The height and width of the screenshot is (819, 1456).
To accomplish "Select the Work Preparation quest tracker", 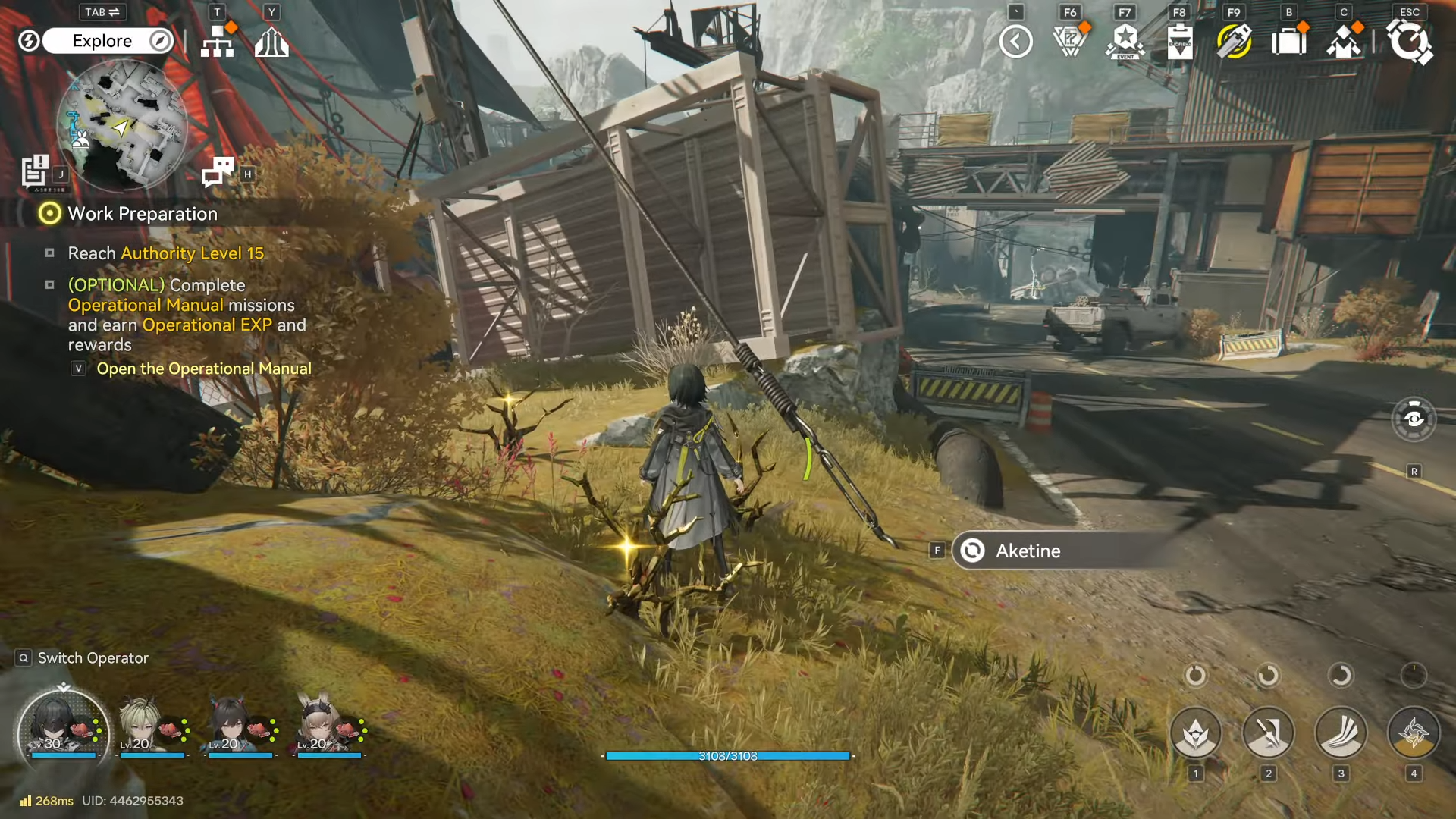I will pyautogui.click(x=142, y=214).
